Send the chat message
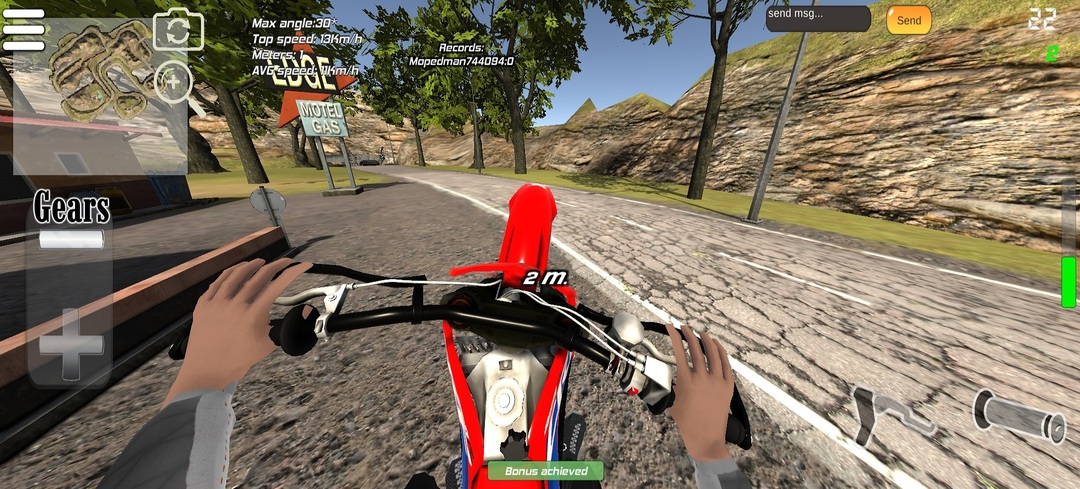The width and height of the screenshot is (1080, 489). click(x=908, y=20)
